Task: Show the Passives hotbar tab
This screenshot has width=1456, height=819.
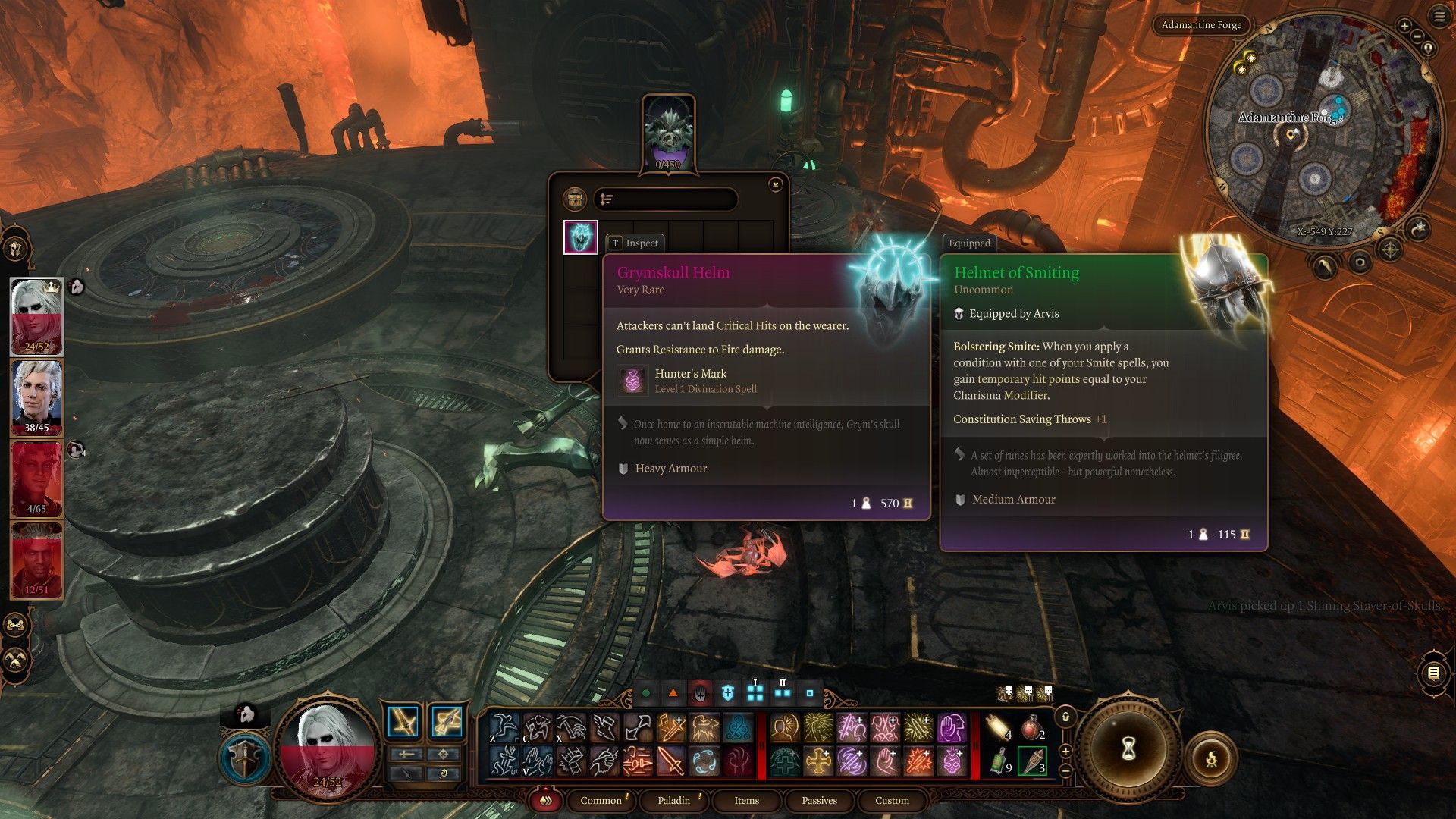Action: 819,800
